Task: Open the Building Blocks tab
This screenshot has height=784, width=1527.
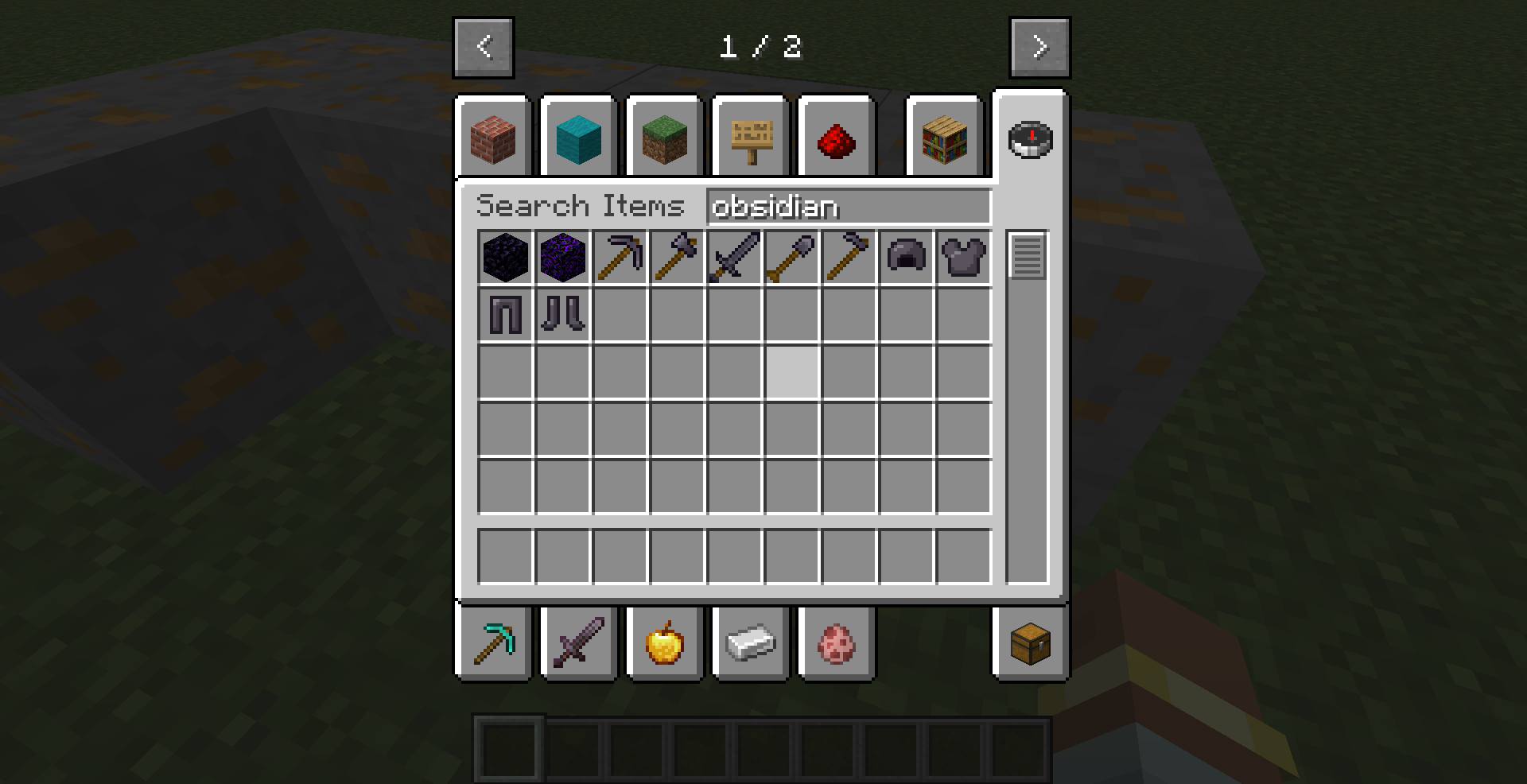Action: (x=492, y=137)
